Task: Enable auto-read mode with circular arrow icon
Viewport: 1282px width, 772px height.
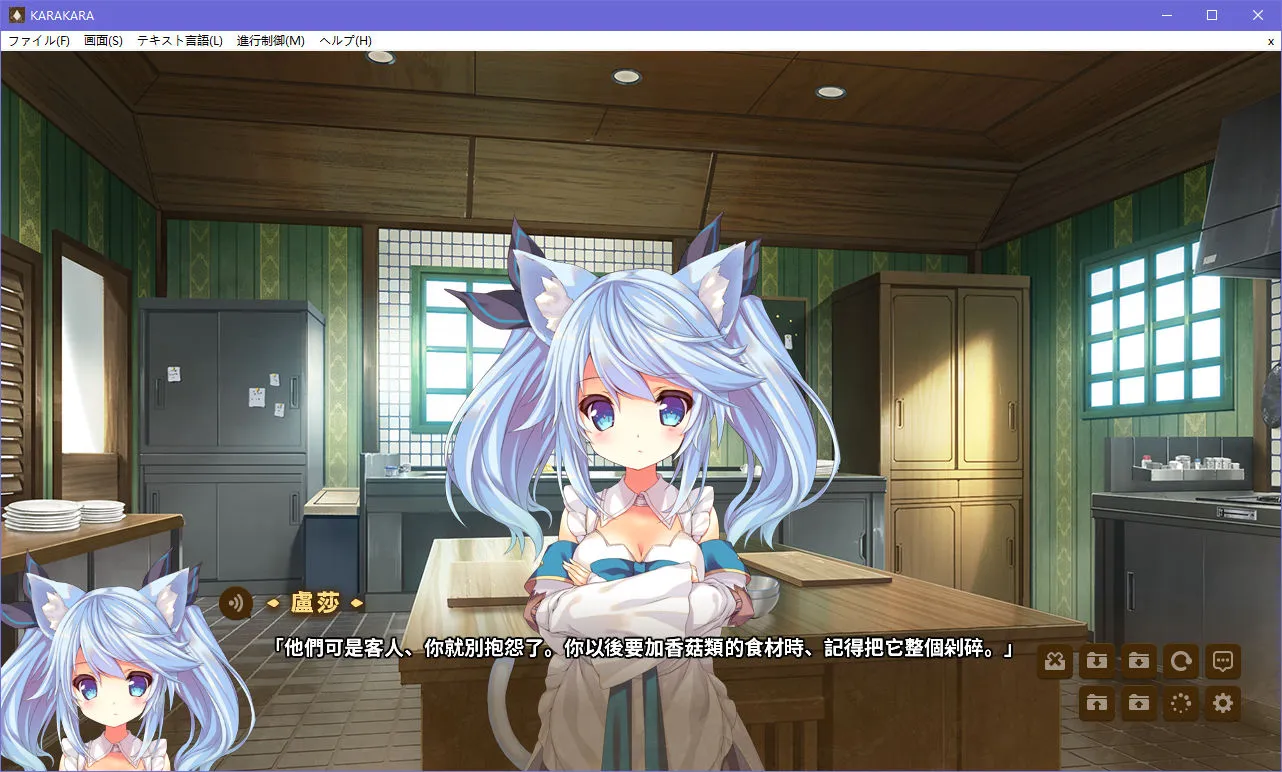Action: point(1180,662)
